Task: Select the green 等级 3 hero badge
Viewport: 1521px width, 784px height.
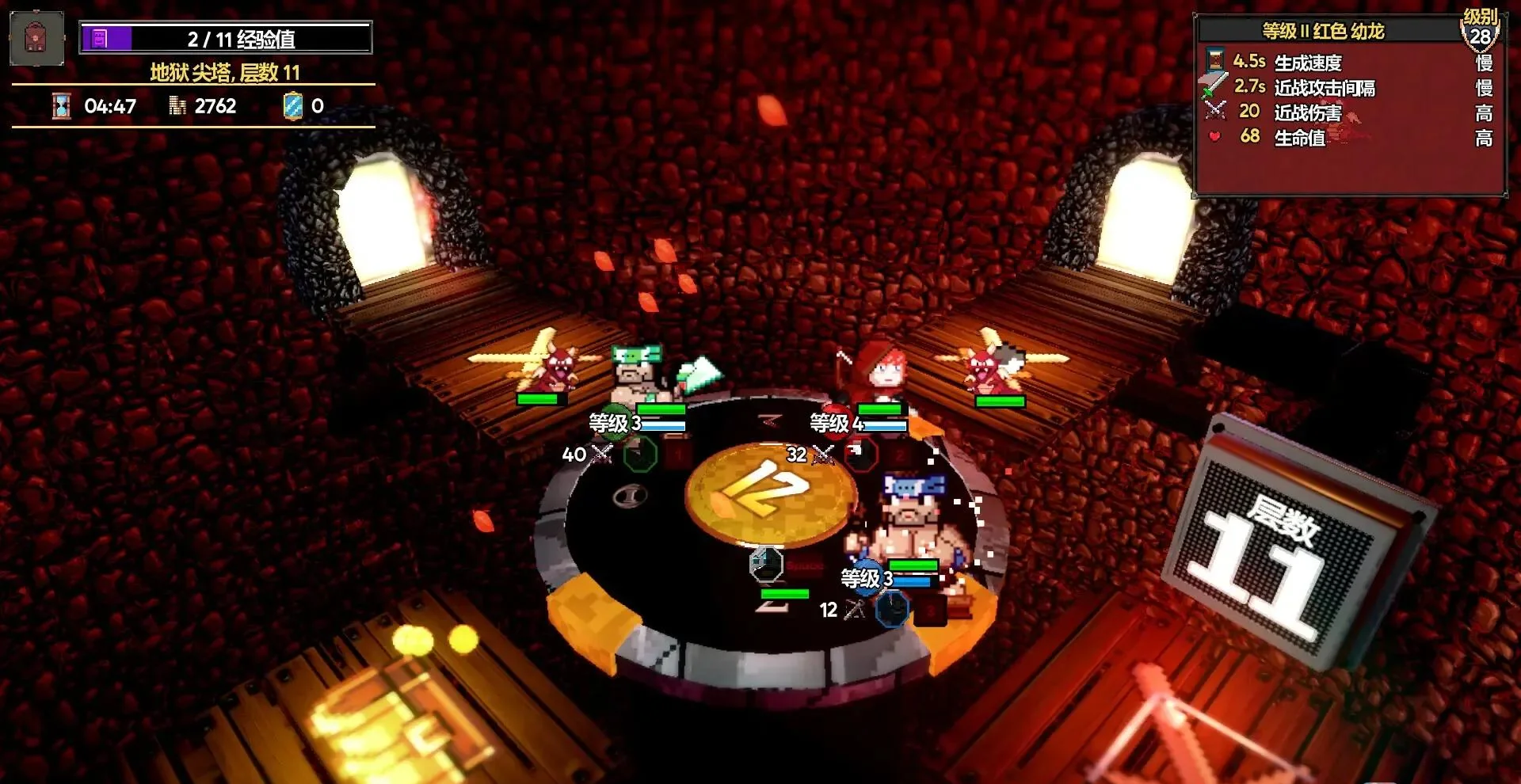Action: pyautogui.click(x=615, y=423)
